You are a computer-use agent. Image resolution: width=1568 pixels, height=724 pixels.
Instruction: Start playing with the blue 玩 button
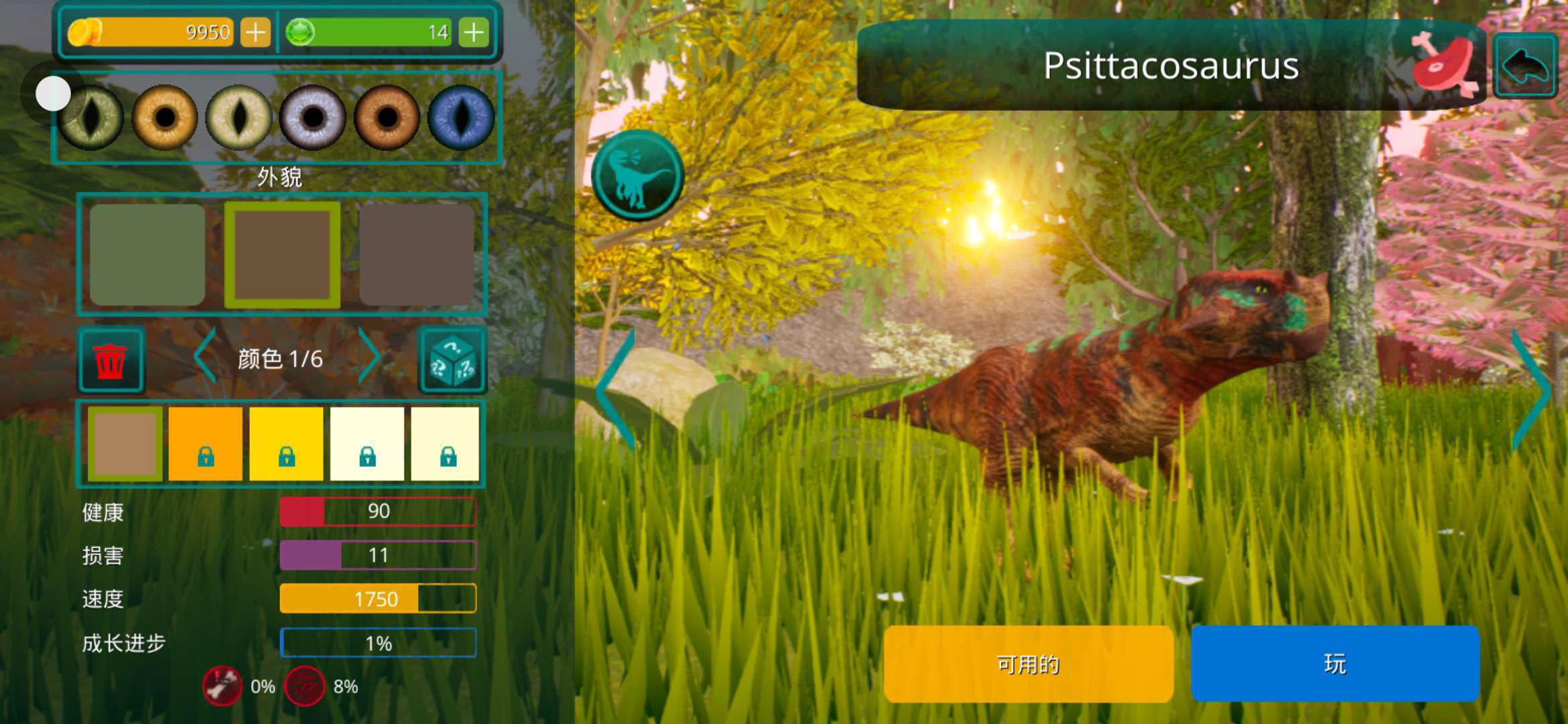[x=1335, y=664]
